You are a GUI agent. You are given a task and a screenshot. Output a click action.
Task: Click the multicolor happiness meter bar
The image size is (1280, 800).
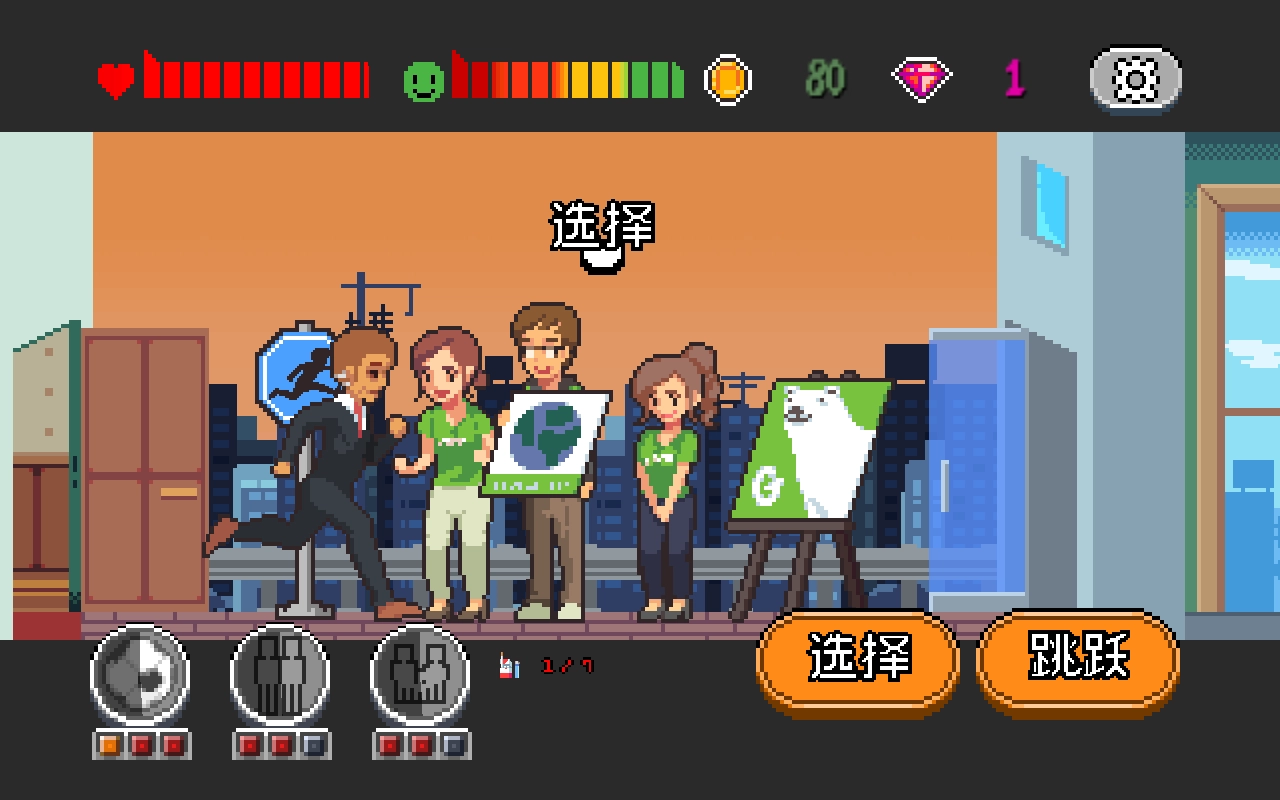click(x=565, y=79)
